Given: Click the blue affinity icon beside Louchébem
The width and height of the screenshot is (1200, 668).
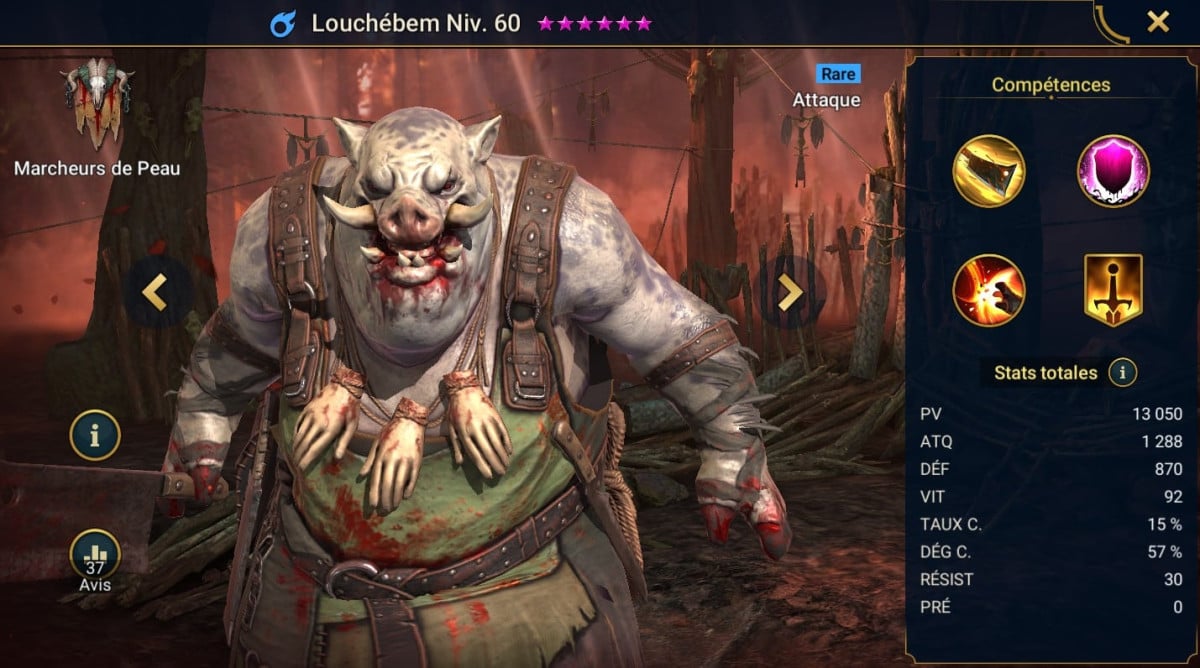Looking at the screenshot, I should [283, 23].
